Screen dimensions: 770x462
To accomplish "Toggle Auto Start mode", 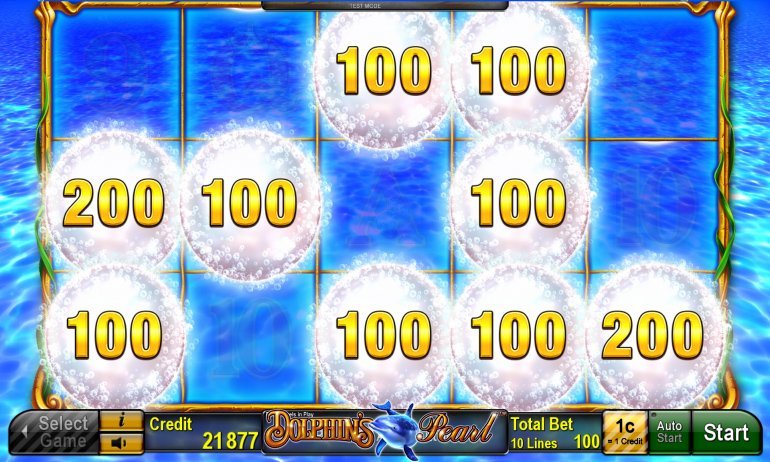I will pos(669,433).
